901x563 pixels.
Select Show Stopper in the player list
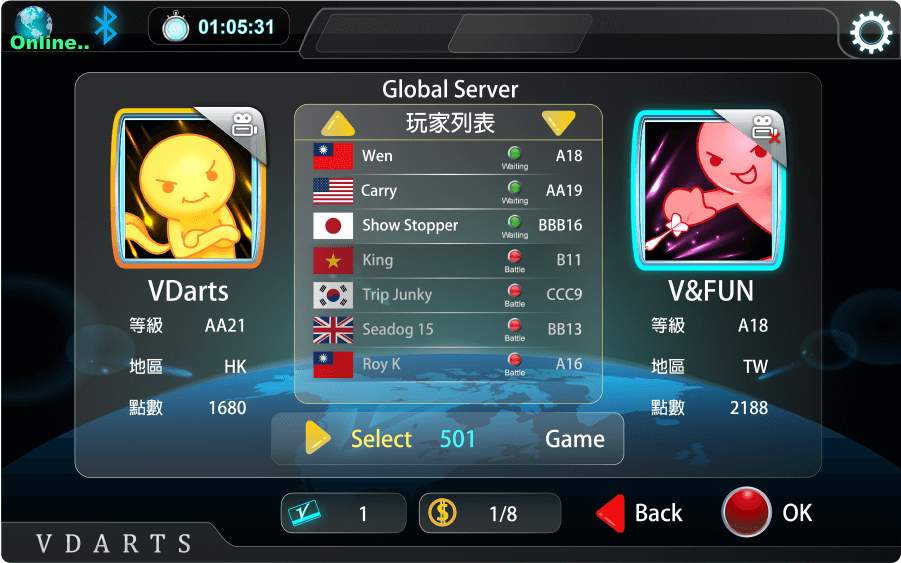click(448, 225)
